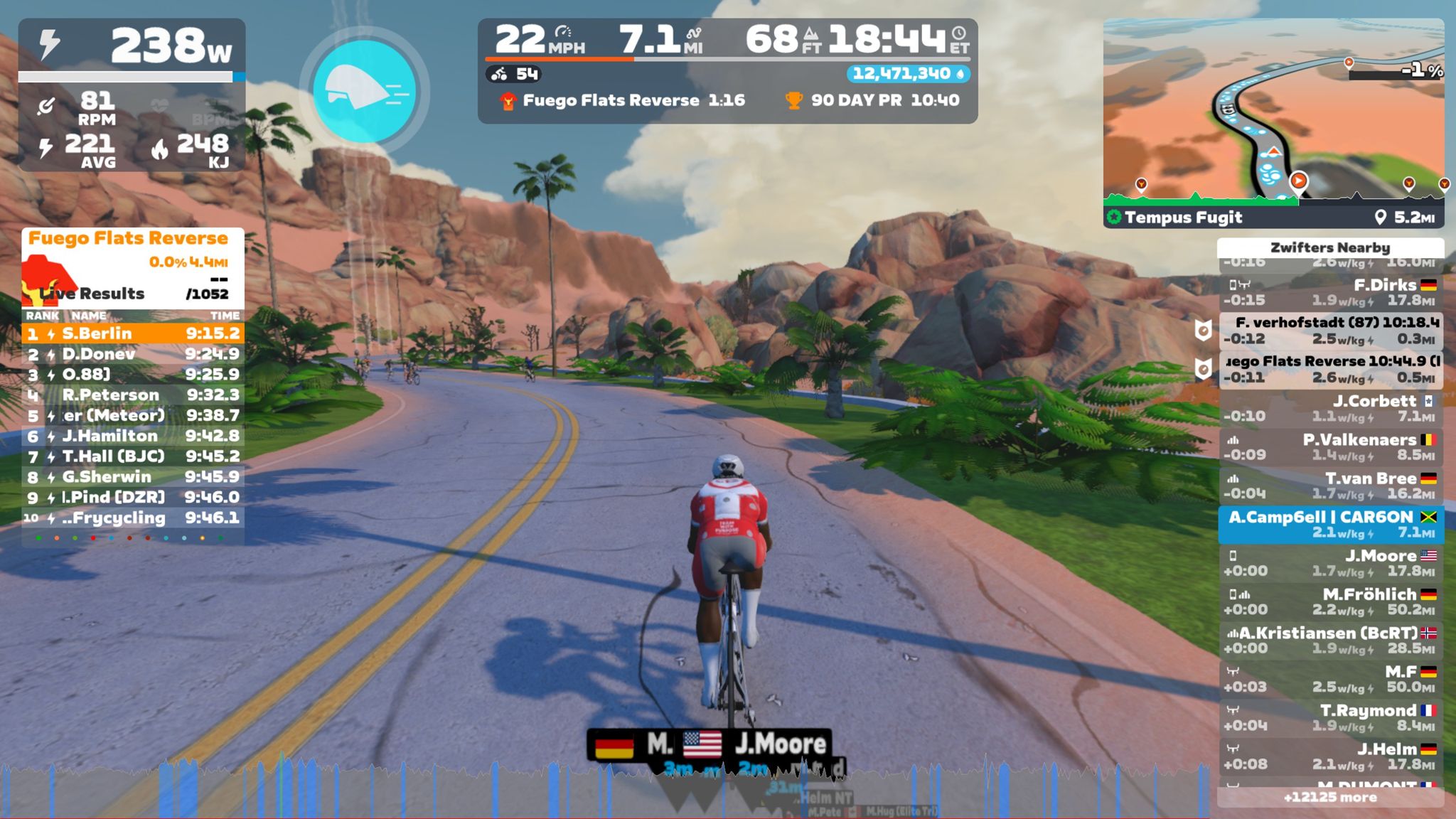Open the minimap view
1456x819 pixels.
pos(1273,114)
